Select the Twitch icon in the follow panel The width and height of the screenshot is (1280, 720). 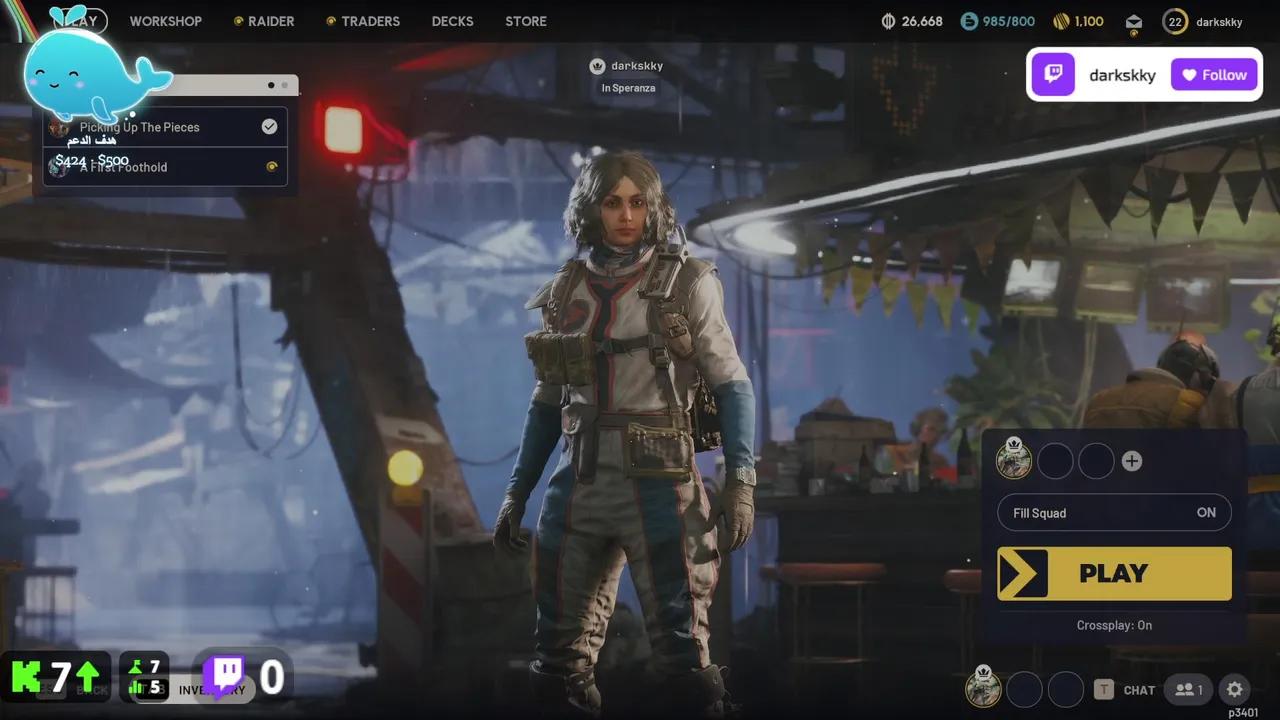[x=1053, y=74]
